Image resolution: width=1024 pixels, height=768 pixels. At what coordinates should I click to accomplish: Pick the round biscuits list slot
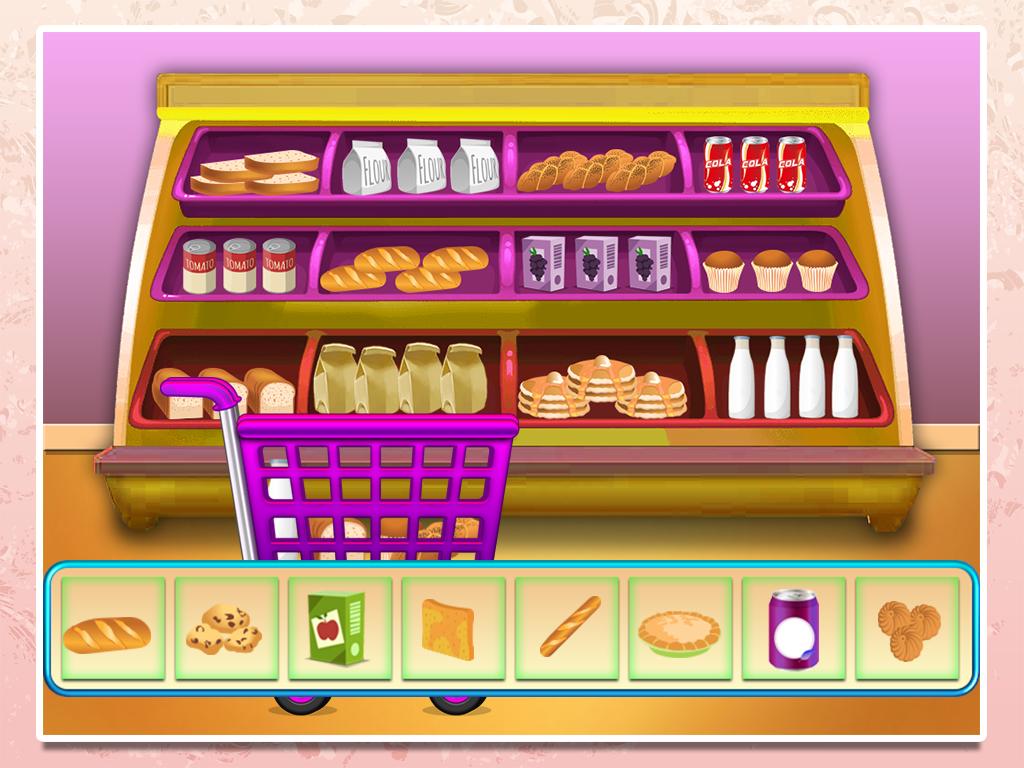pyautogui.click(x=907, y=628)
